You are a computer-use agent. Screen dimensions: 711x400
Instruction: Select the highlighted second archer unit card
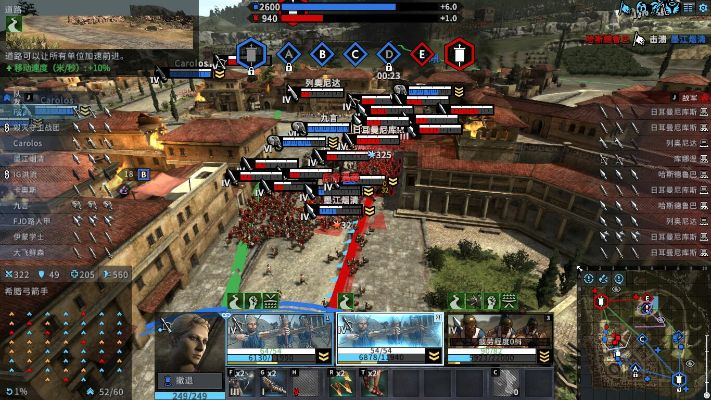tap(388, 340)
